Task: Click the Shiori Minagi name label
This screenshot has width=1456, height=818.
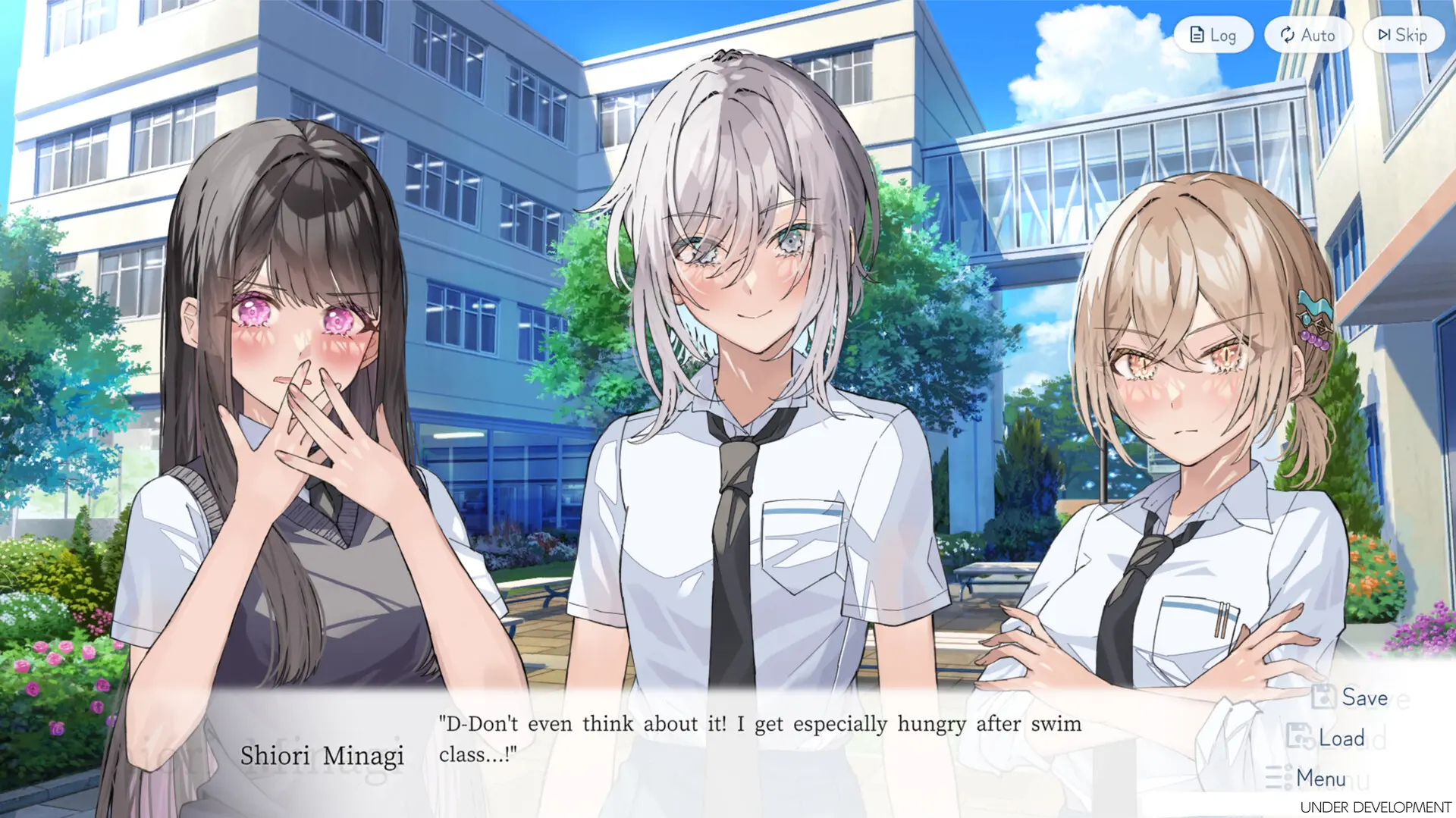Action: [324, 756]
